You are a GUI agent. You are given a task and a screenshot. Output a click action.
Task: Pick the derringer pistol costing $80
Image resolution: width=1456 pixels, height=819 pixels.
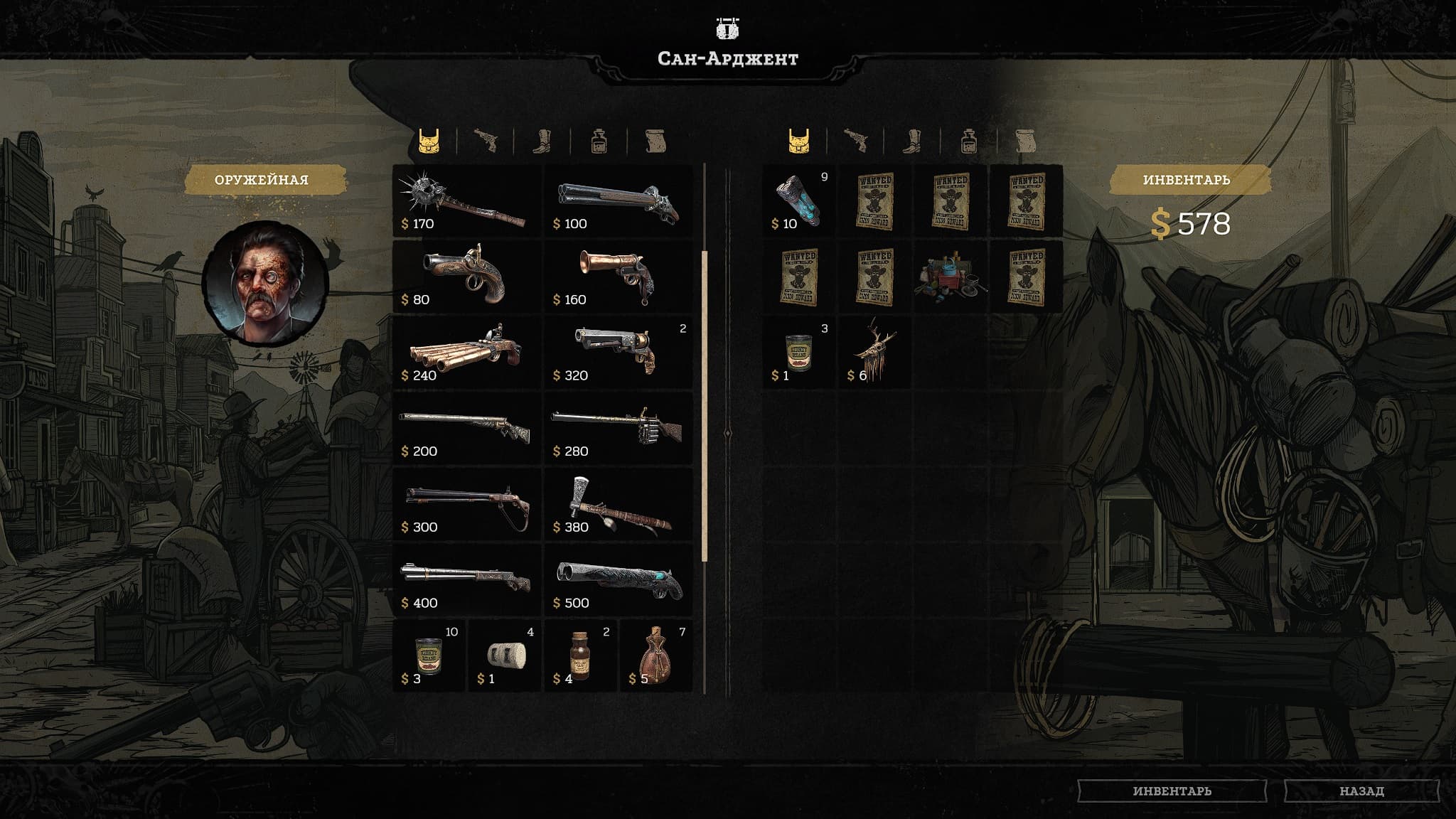(x=467, y=277)
